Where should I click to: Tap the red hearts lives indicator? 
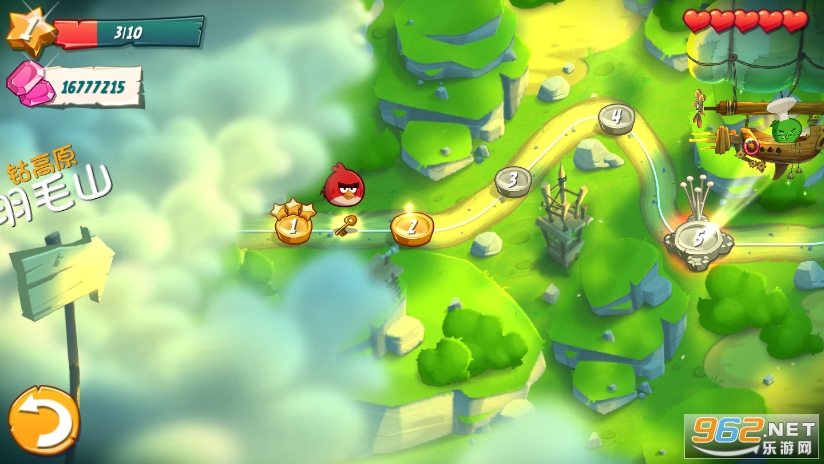(745, 21)
